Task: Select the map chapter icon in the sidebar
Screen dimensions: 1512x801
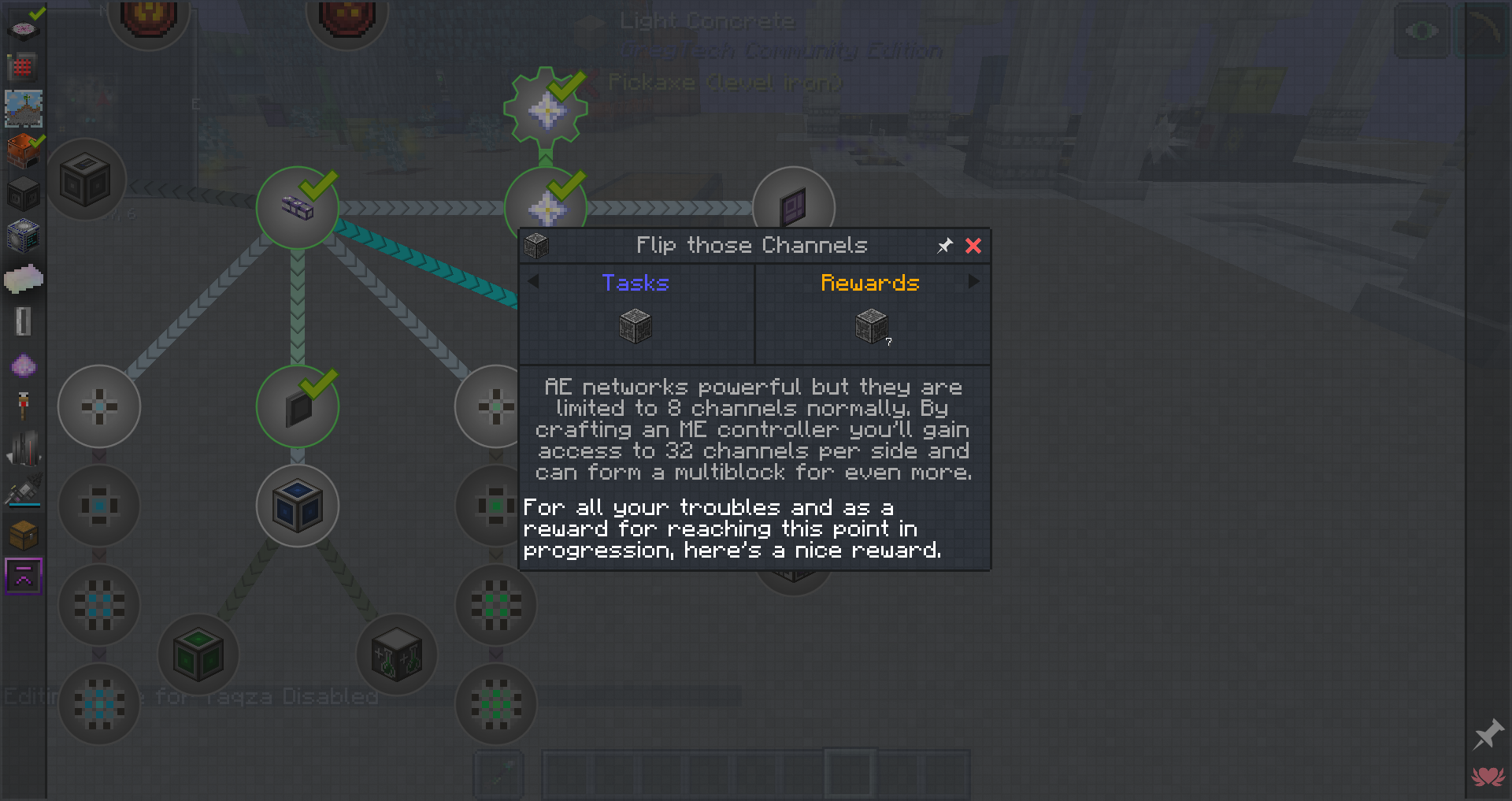Action: (x=23, y=109)
